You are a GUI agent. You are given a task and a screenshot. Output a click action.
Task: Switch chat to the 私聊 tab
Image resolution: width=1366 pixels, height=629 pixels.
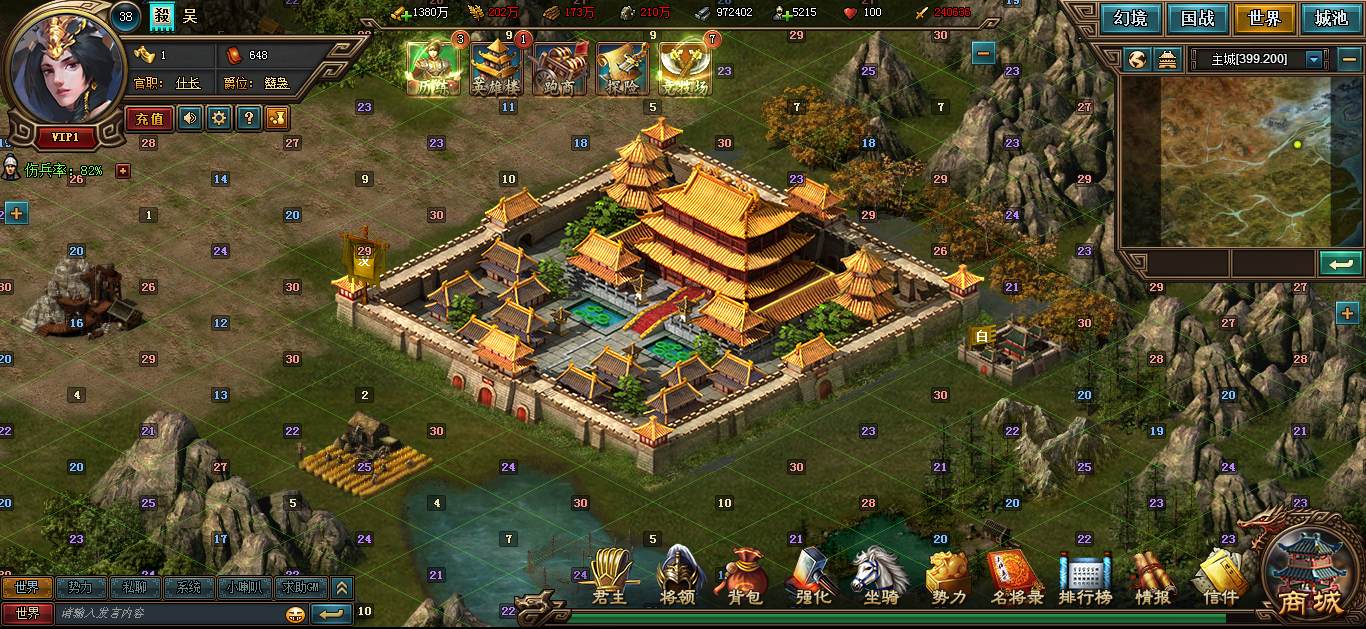tap(134, 587)
